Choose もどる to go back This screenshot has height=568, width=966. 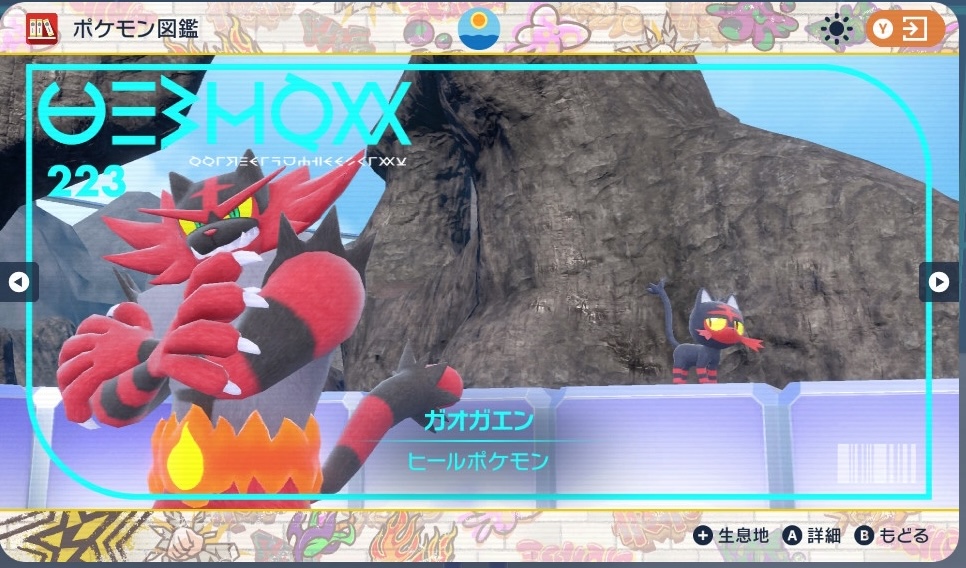pyautogui.click(x=892, y=536)
